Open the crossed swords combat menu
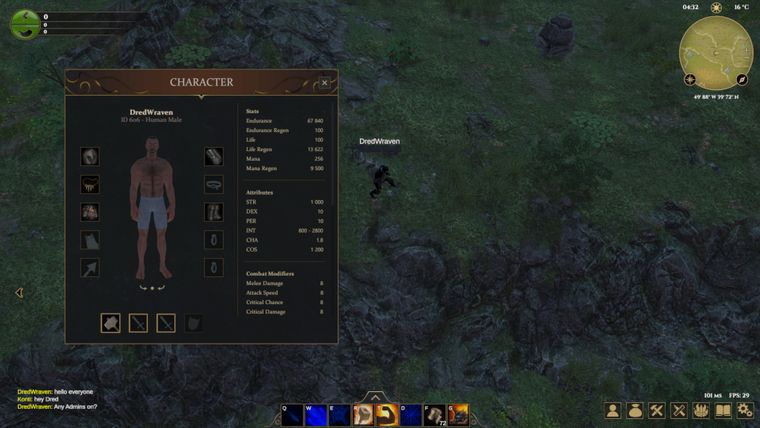The image size is (760, 428). tap(679, 410)
